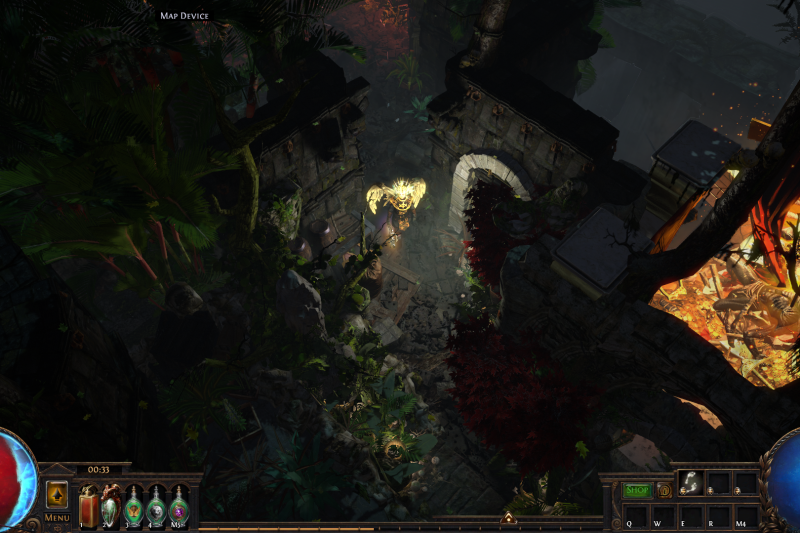
Task: Open the green Shop button
Action: click(x=637, y=490)
